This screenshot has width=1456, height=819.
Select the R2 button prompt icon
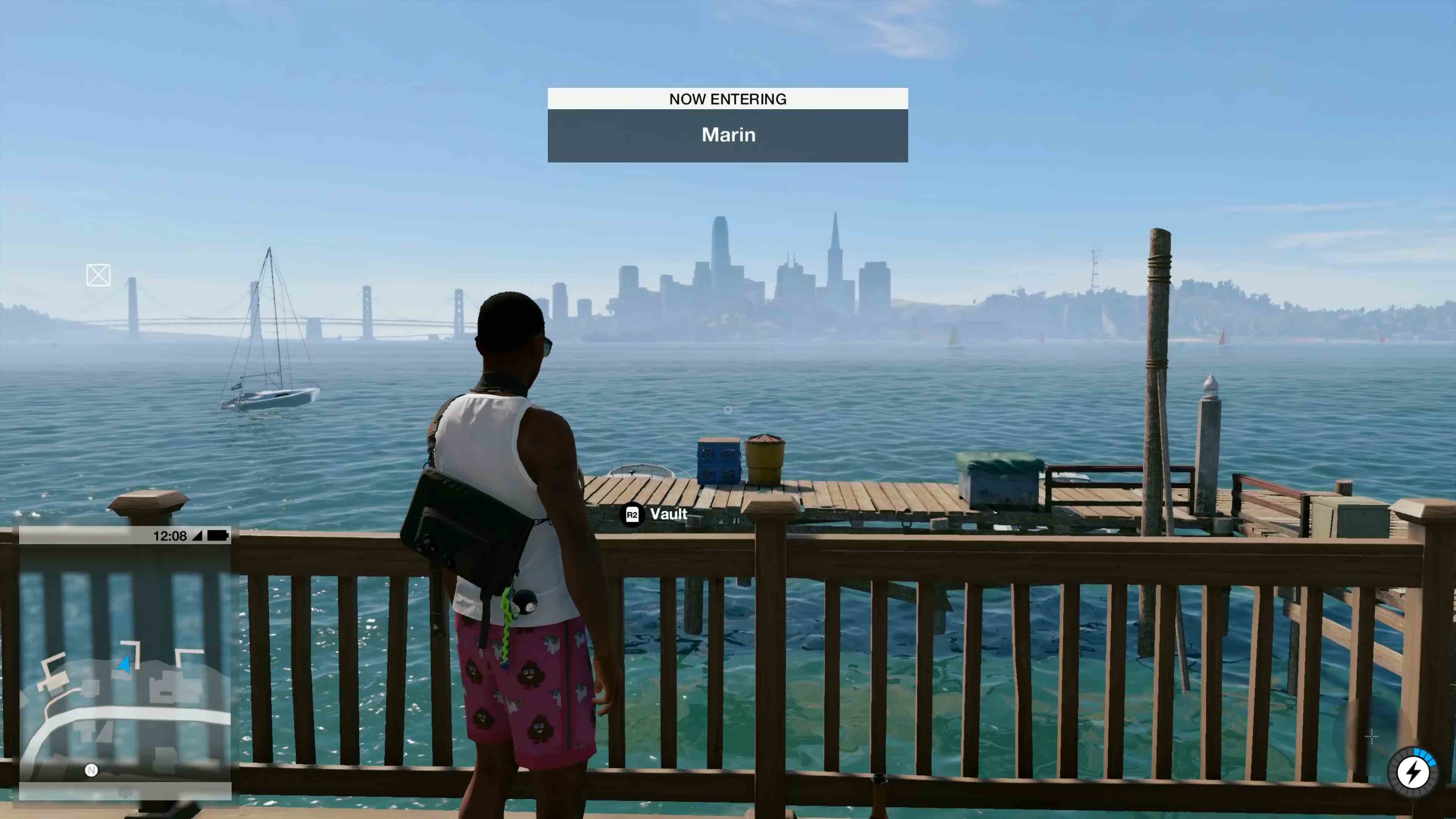pos(632,515)
